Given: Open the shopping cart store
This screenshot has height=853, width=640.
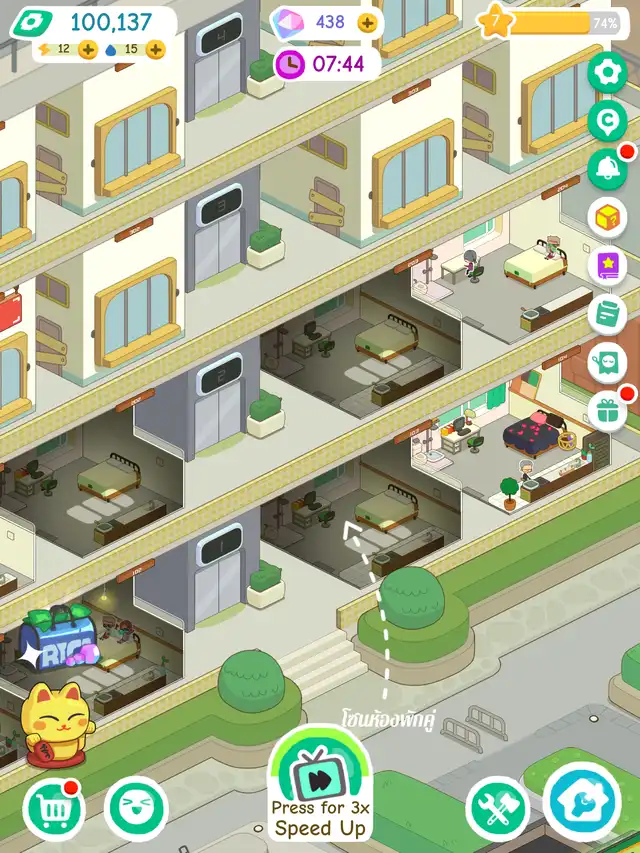Looking at the screenshot, I should pos(54,808).
